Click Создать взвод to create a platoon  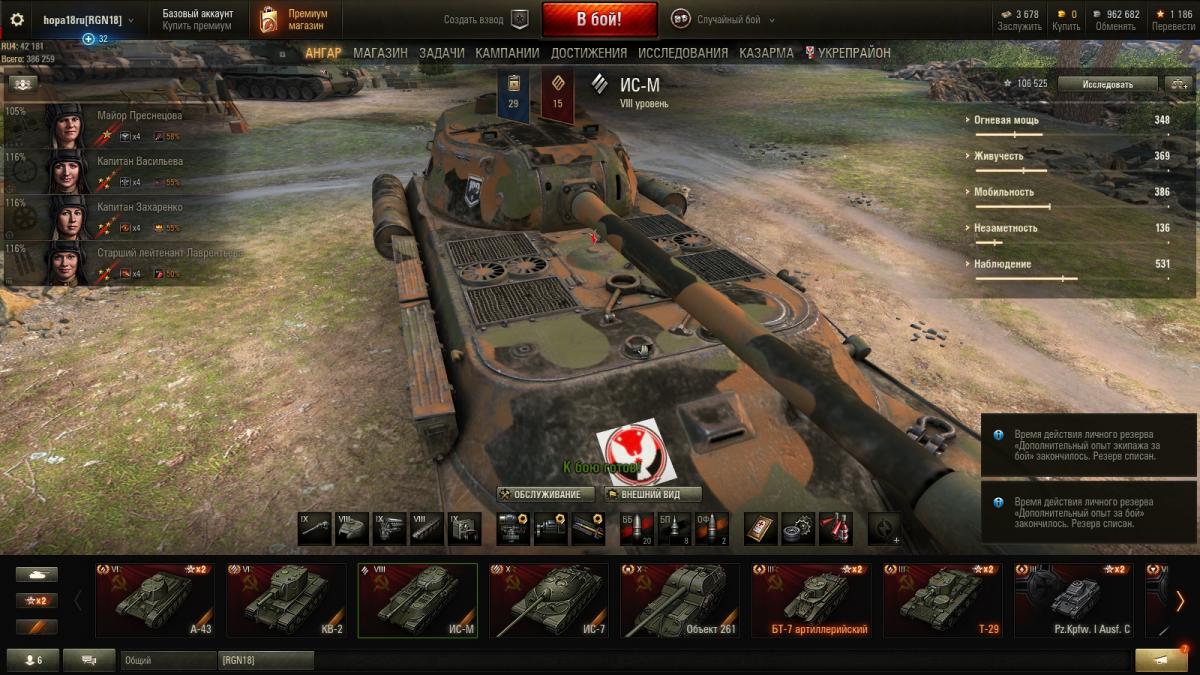tap(486, 20)
